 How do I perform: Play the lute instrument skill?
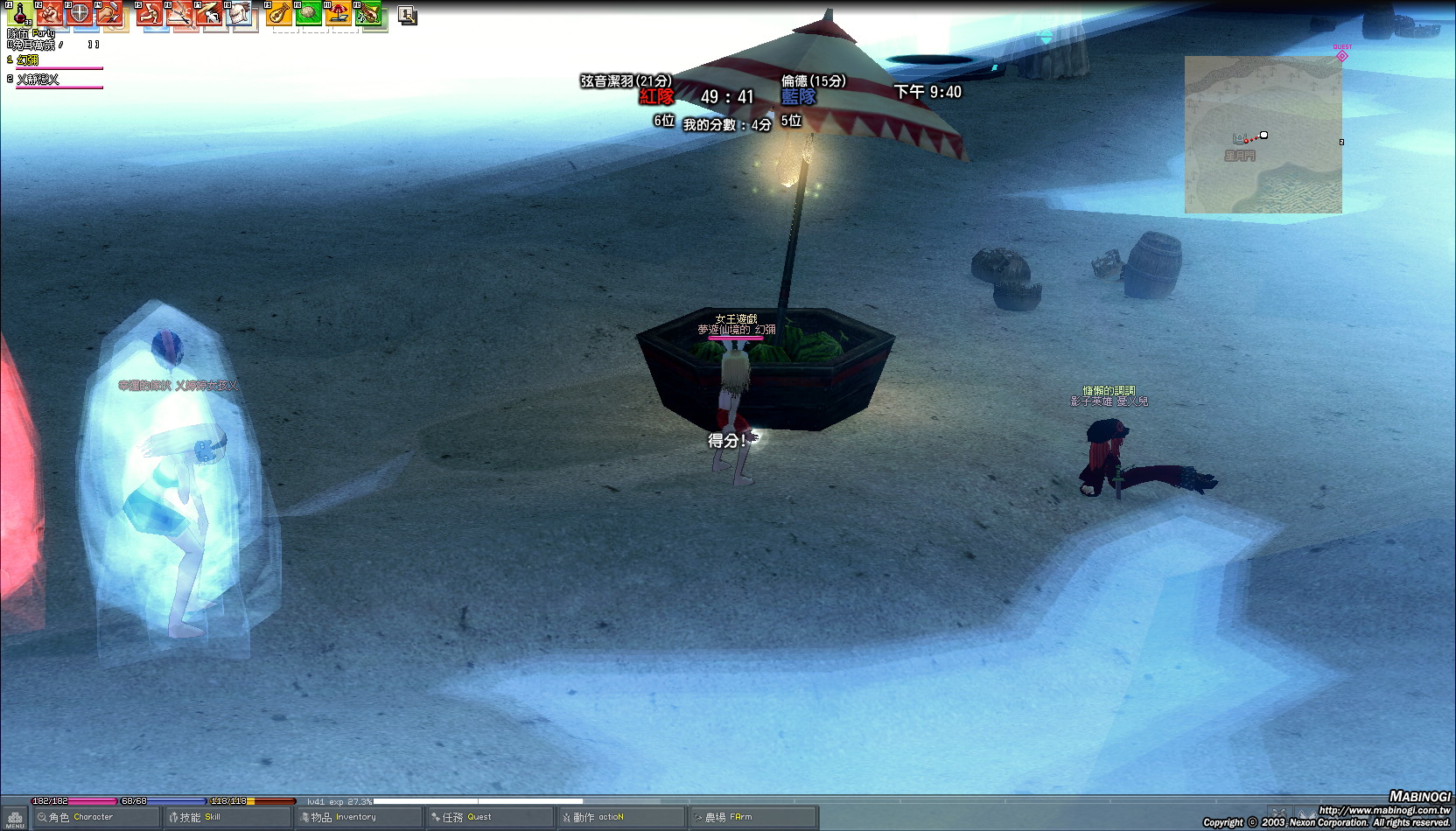point(279,15)
